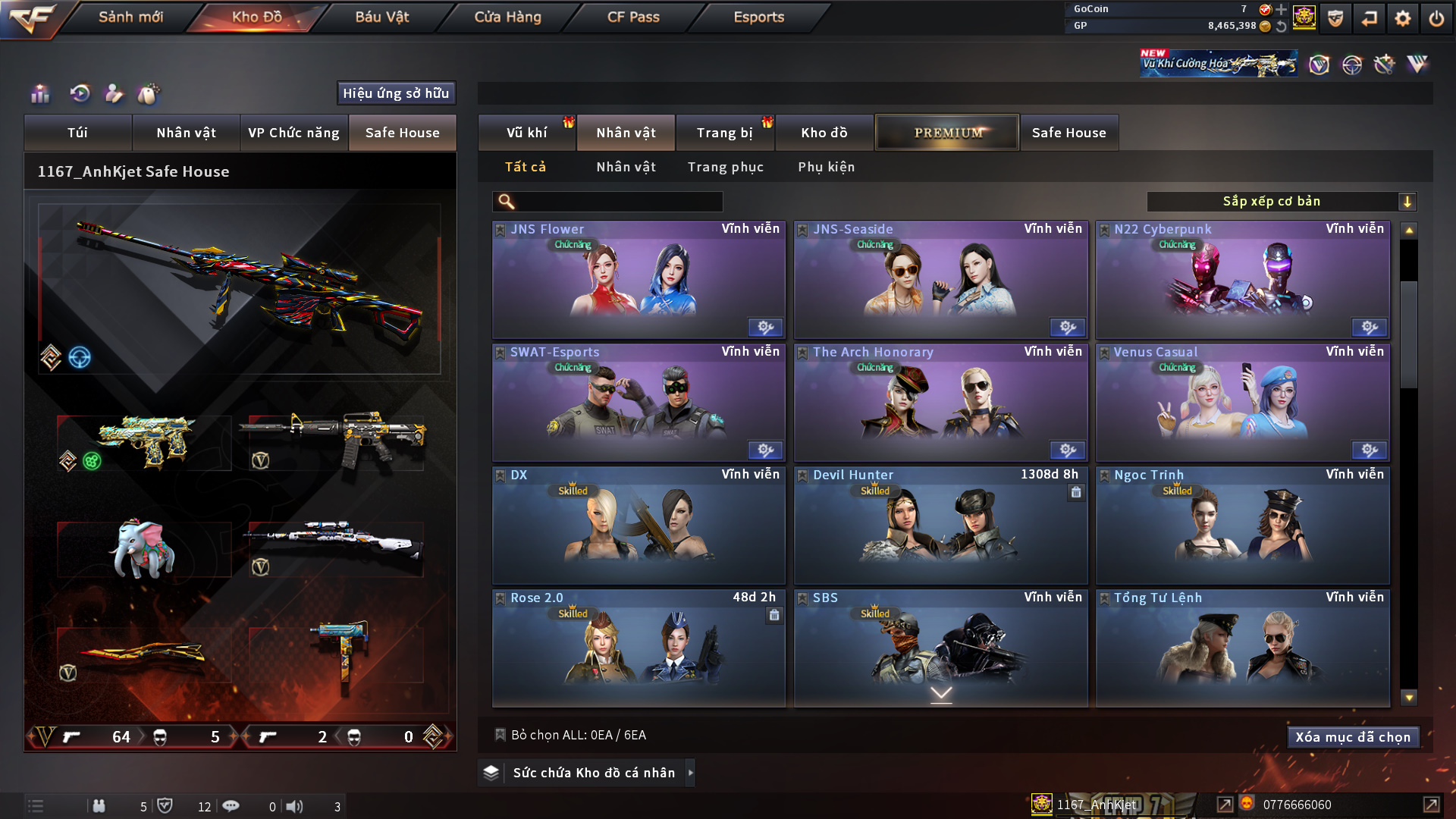Open the PREMIUM tab

pos(947,133)
